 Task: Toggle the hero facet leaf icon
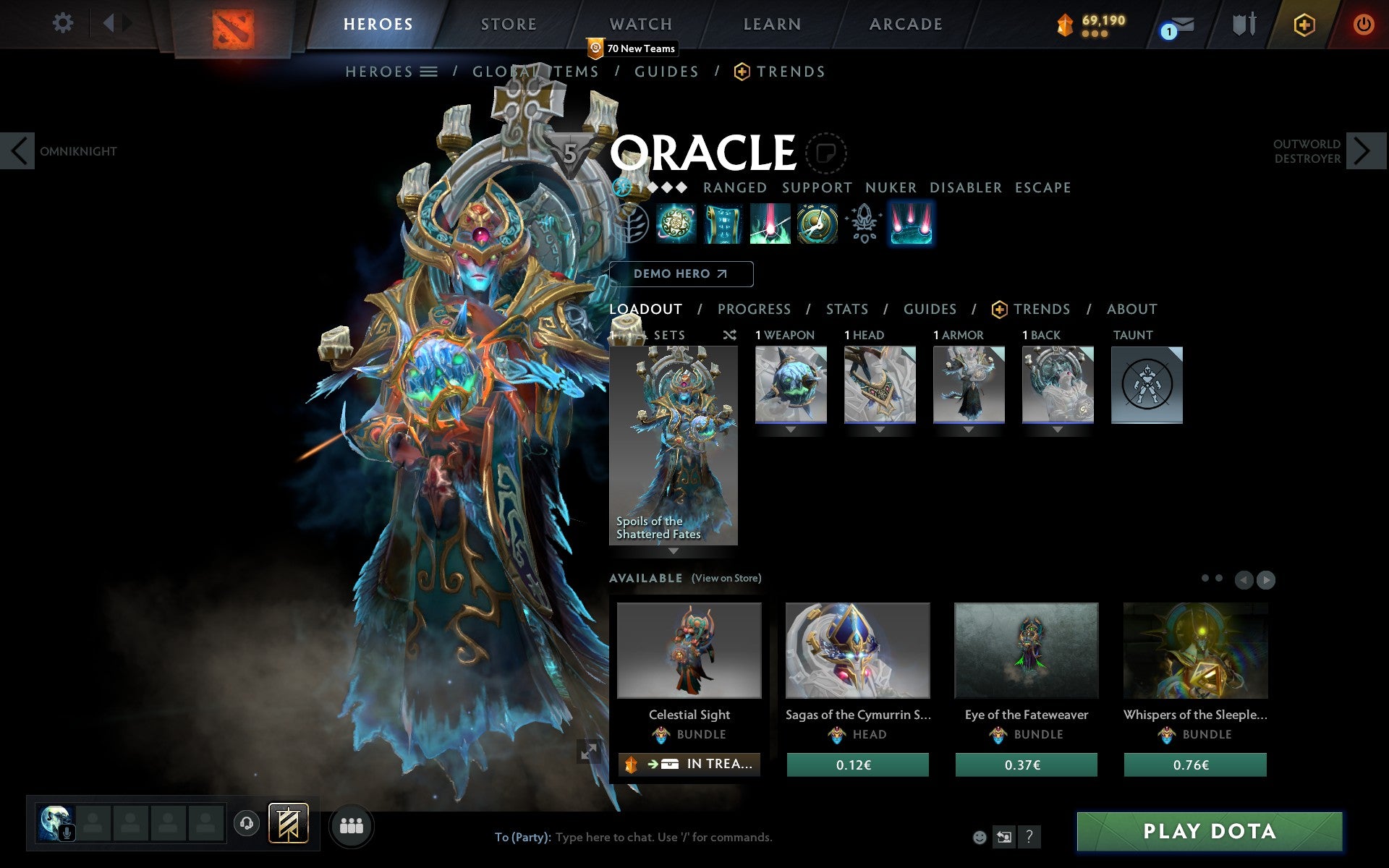point(631,225)
